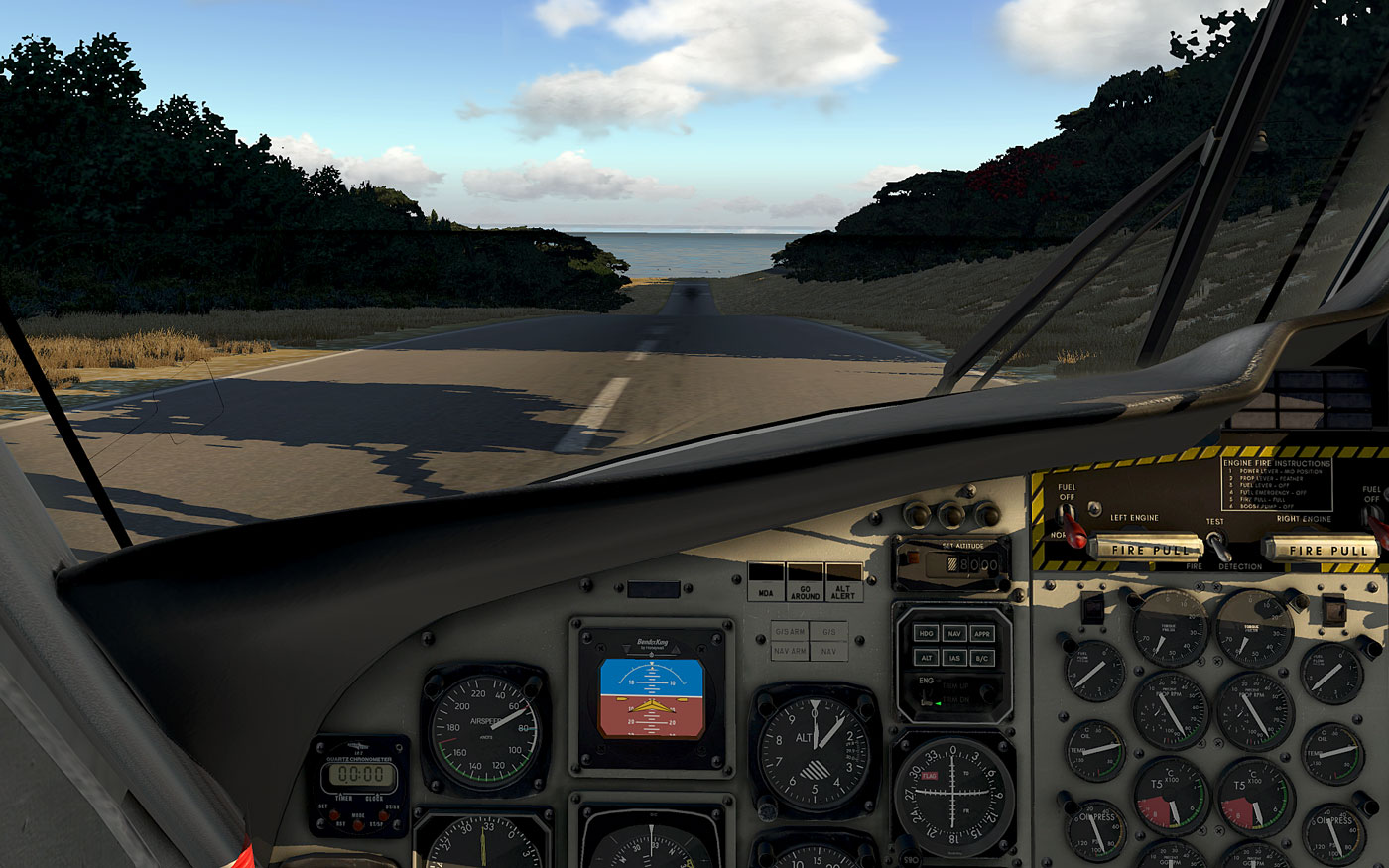
Task: Hit the GO AROUND annunciator button
Action: 805,583
